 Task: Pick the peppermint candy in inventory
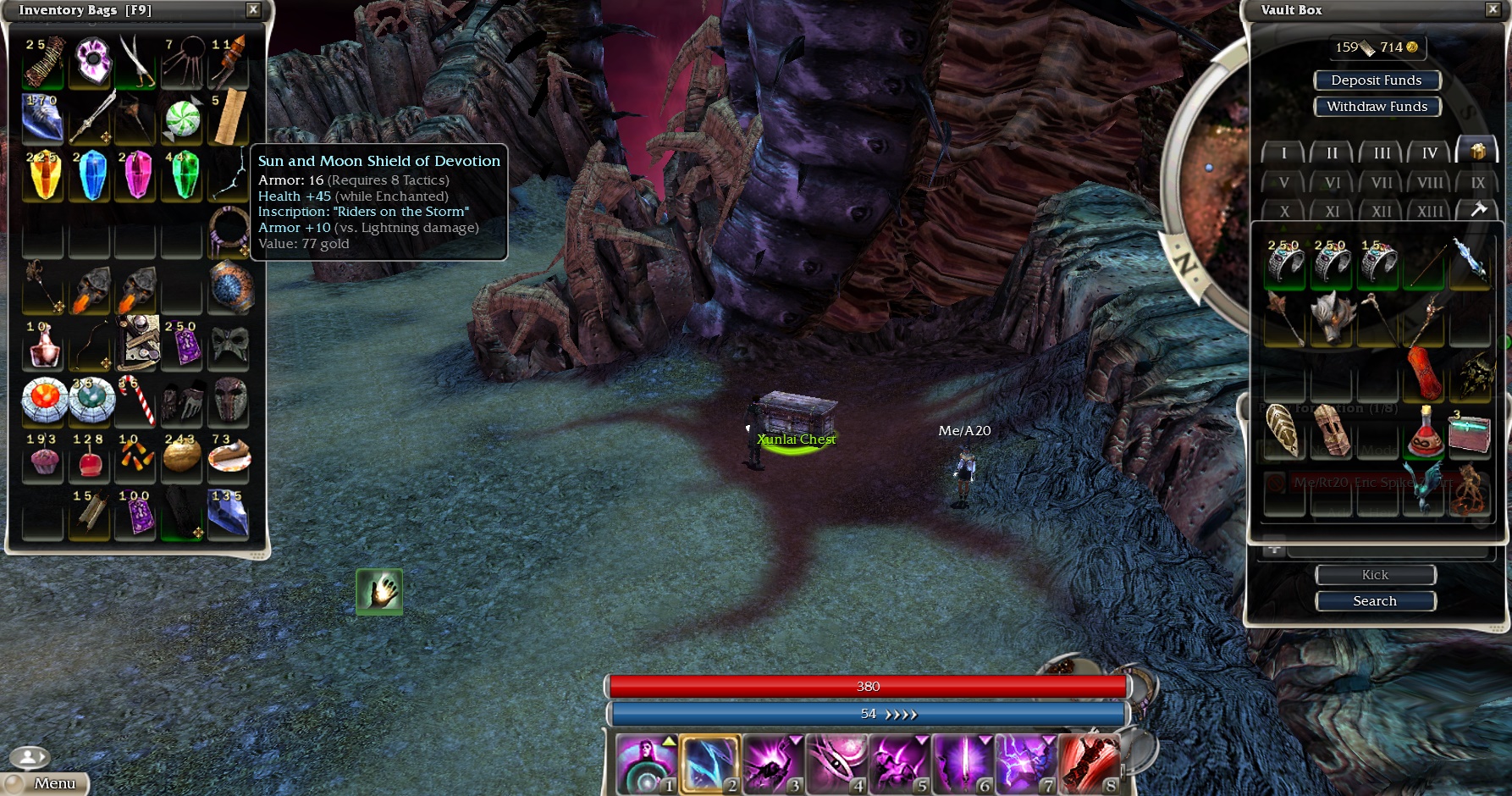[x=182, y=119]
